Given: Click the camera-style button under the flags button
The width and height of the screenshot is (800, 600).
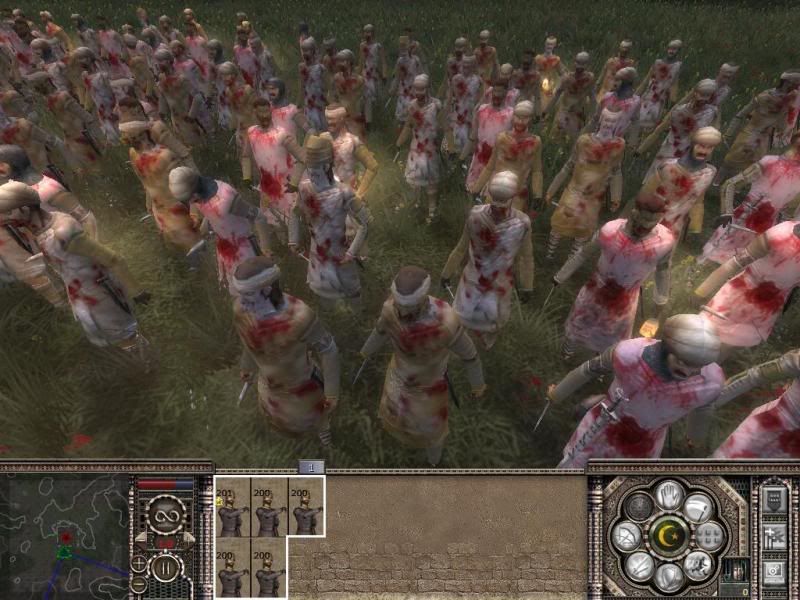Looking at the screenshot, I should [x=774, y=572].
